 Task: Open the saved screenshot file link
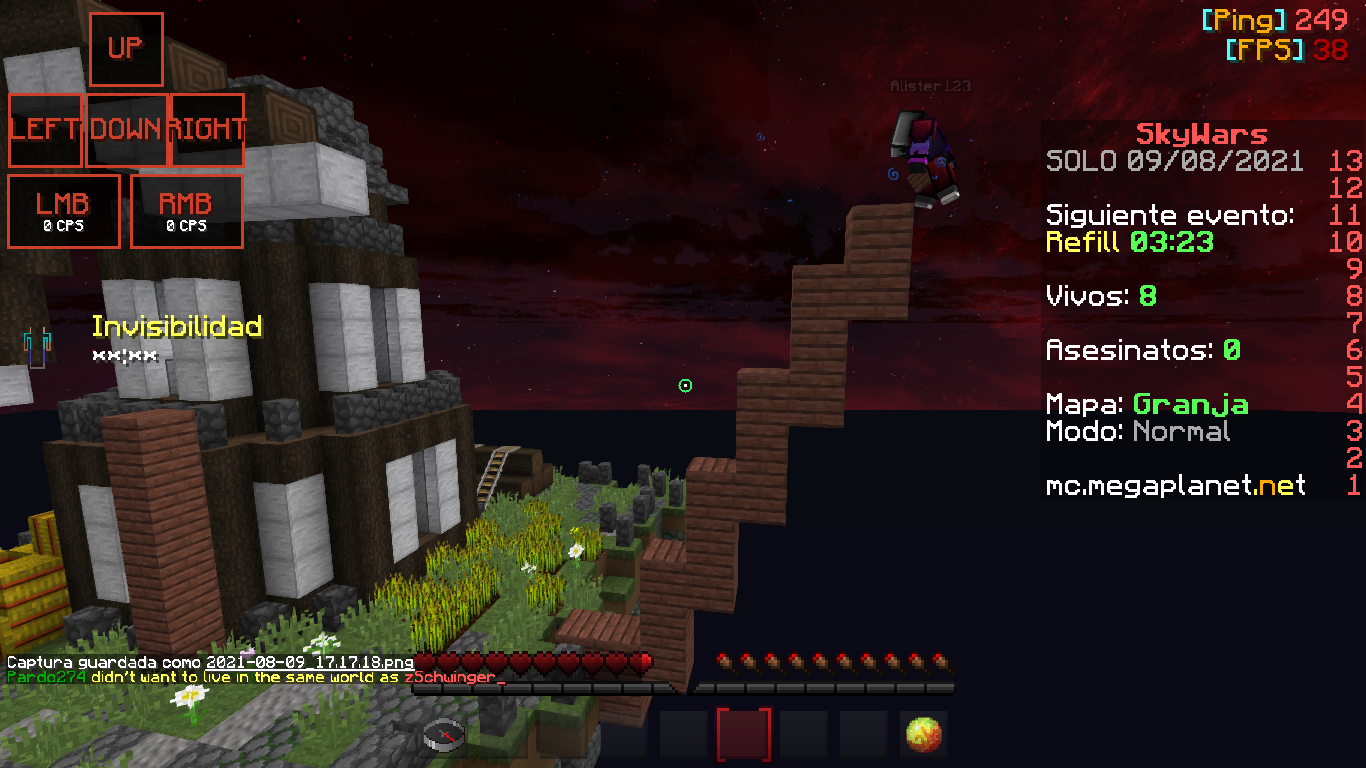click(x=310, y=663)
